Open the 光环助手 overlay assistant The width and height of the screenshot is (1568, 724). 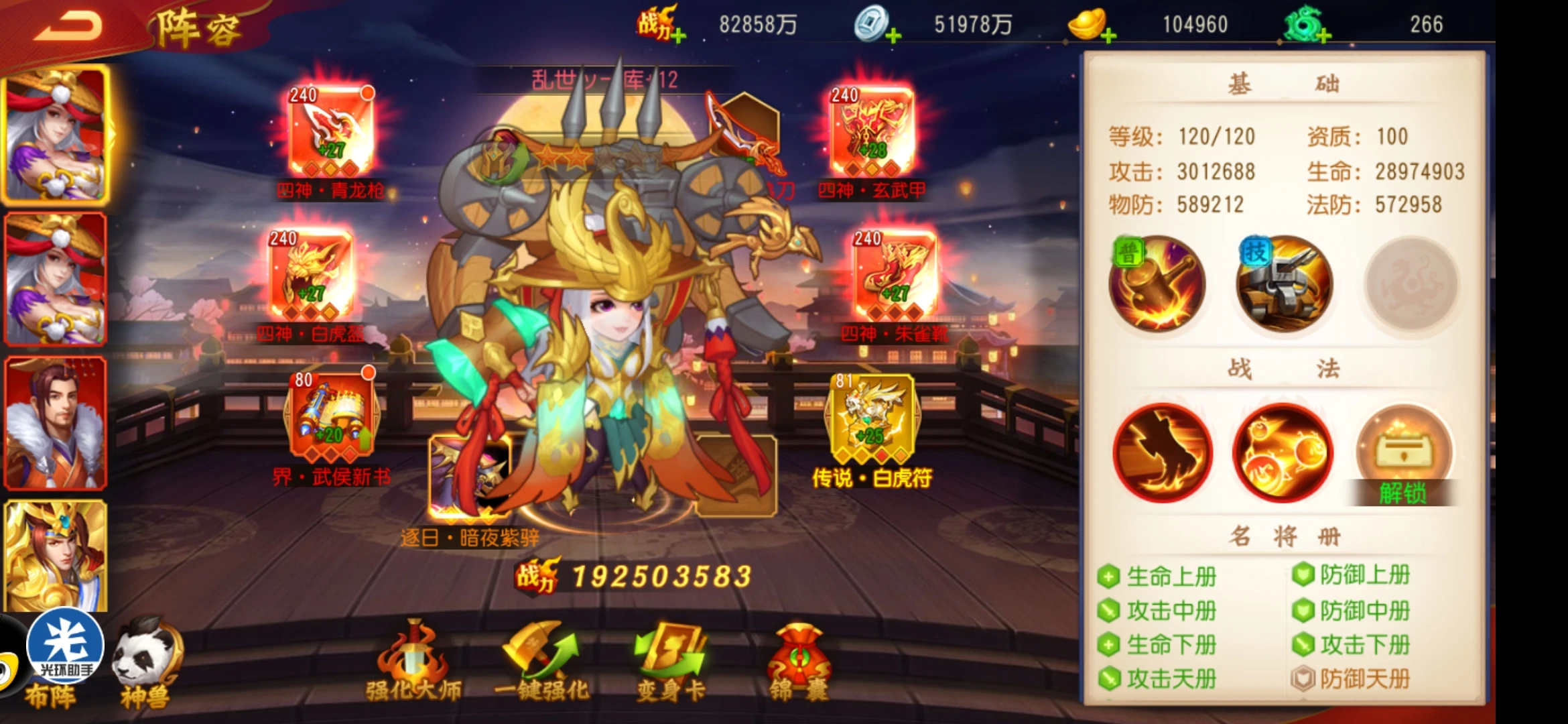point(65,645)
